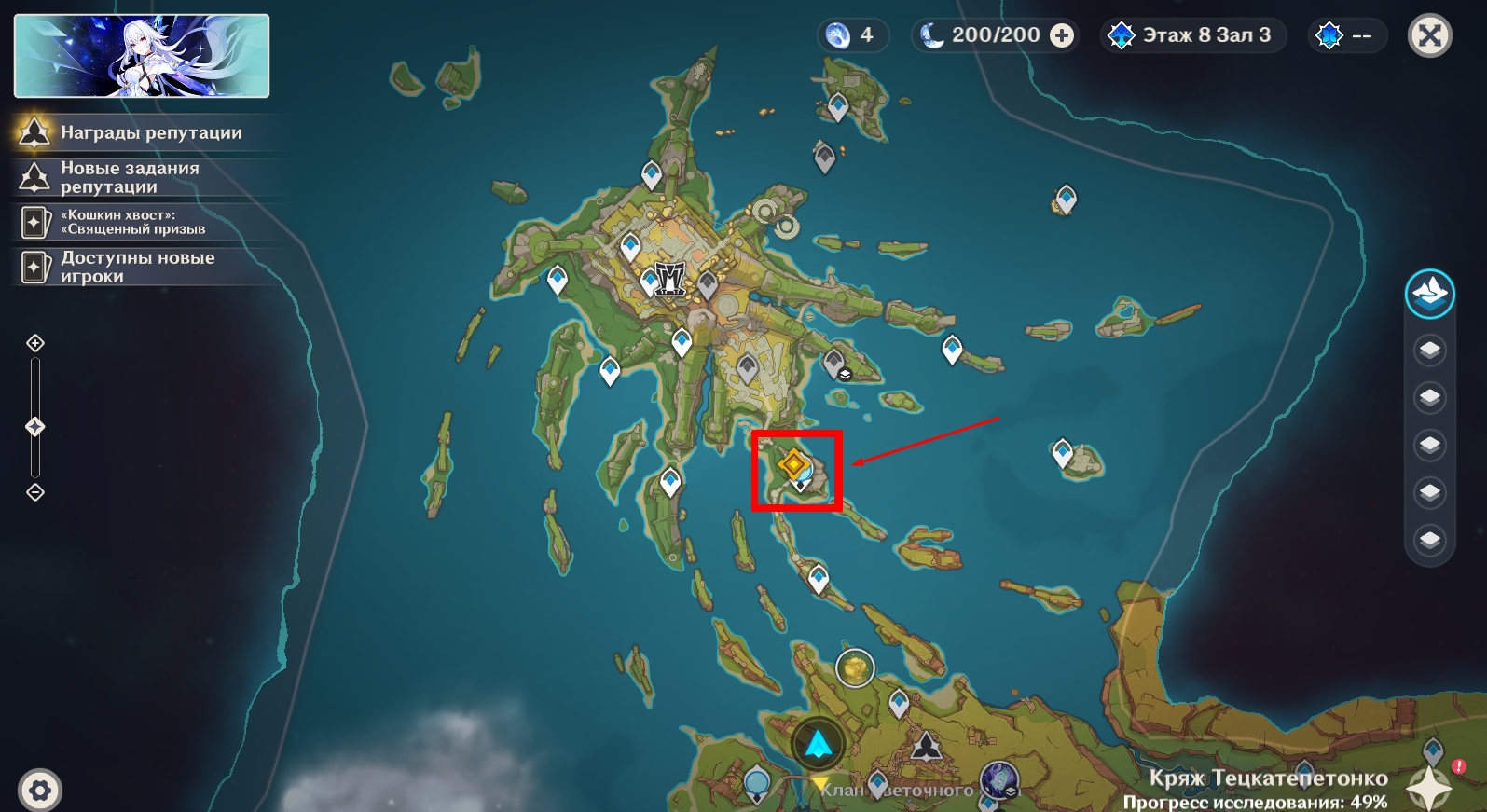Click the map zoom slider handle
This screenshot has height=812, width=1487.
tap(35, 427)
